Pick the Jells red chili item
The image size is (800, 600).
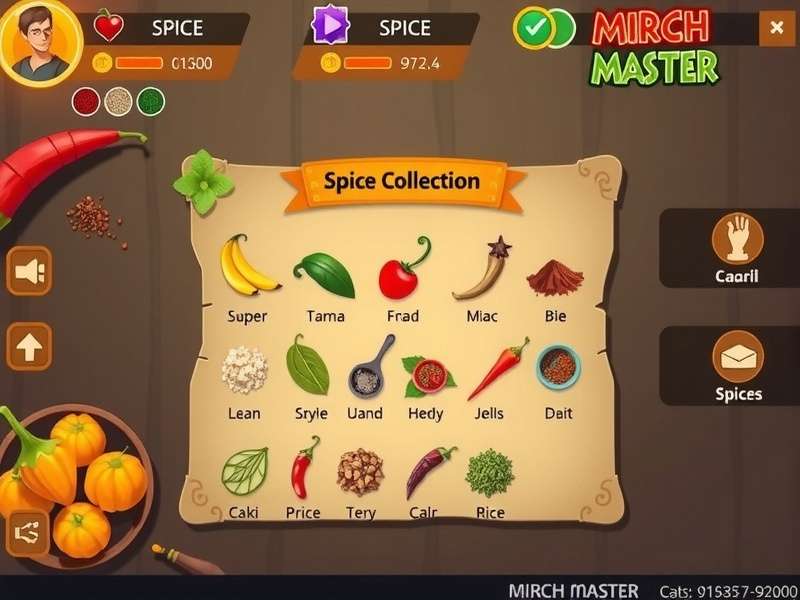499,369
